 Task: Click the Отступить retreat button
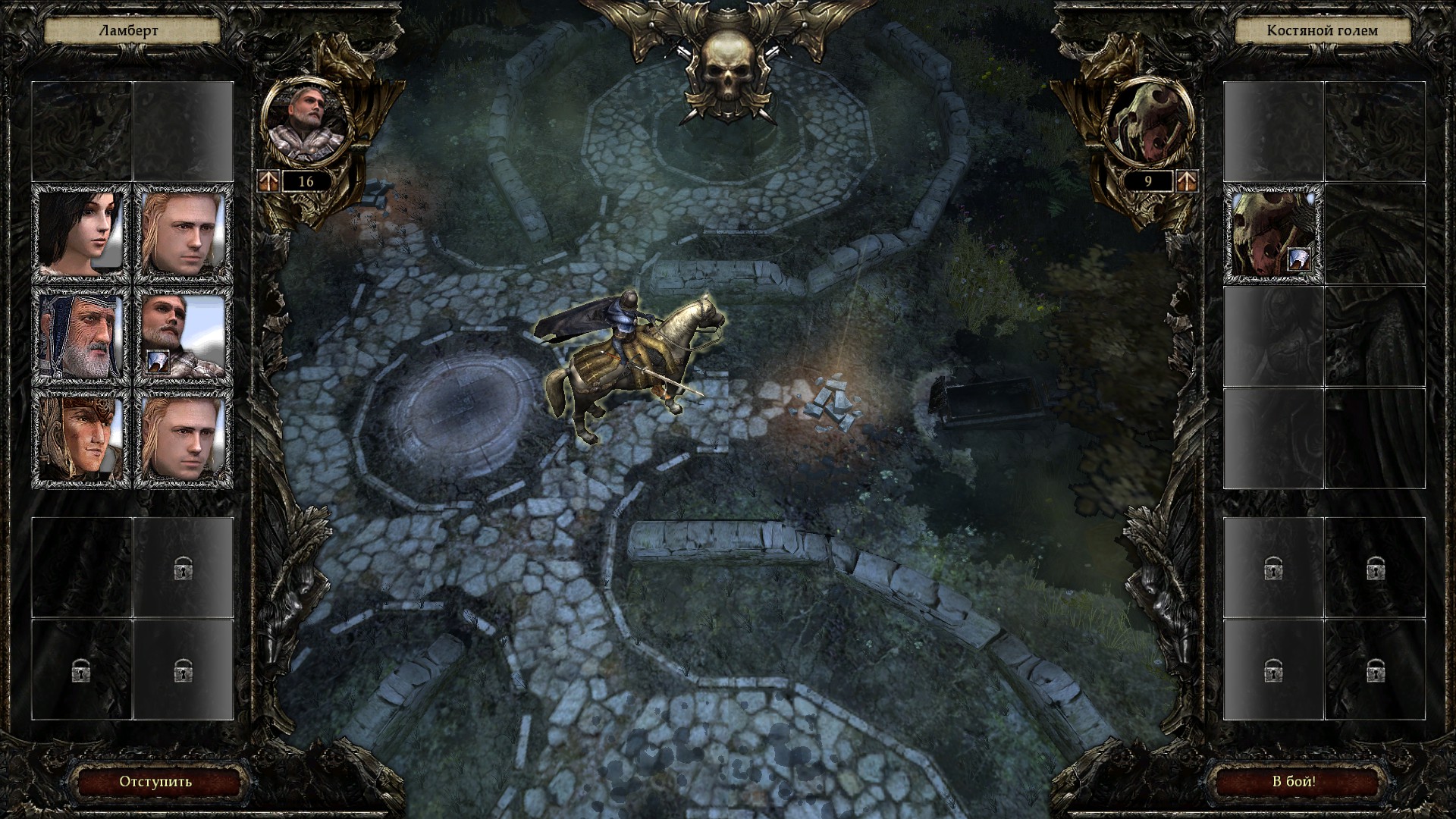point(155,782)
